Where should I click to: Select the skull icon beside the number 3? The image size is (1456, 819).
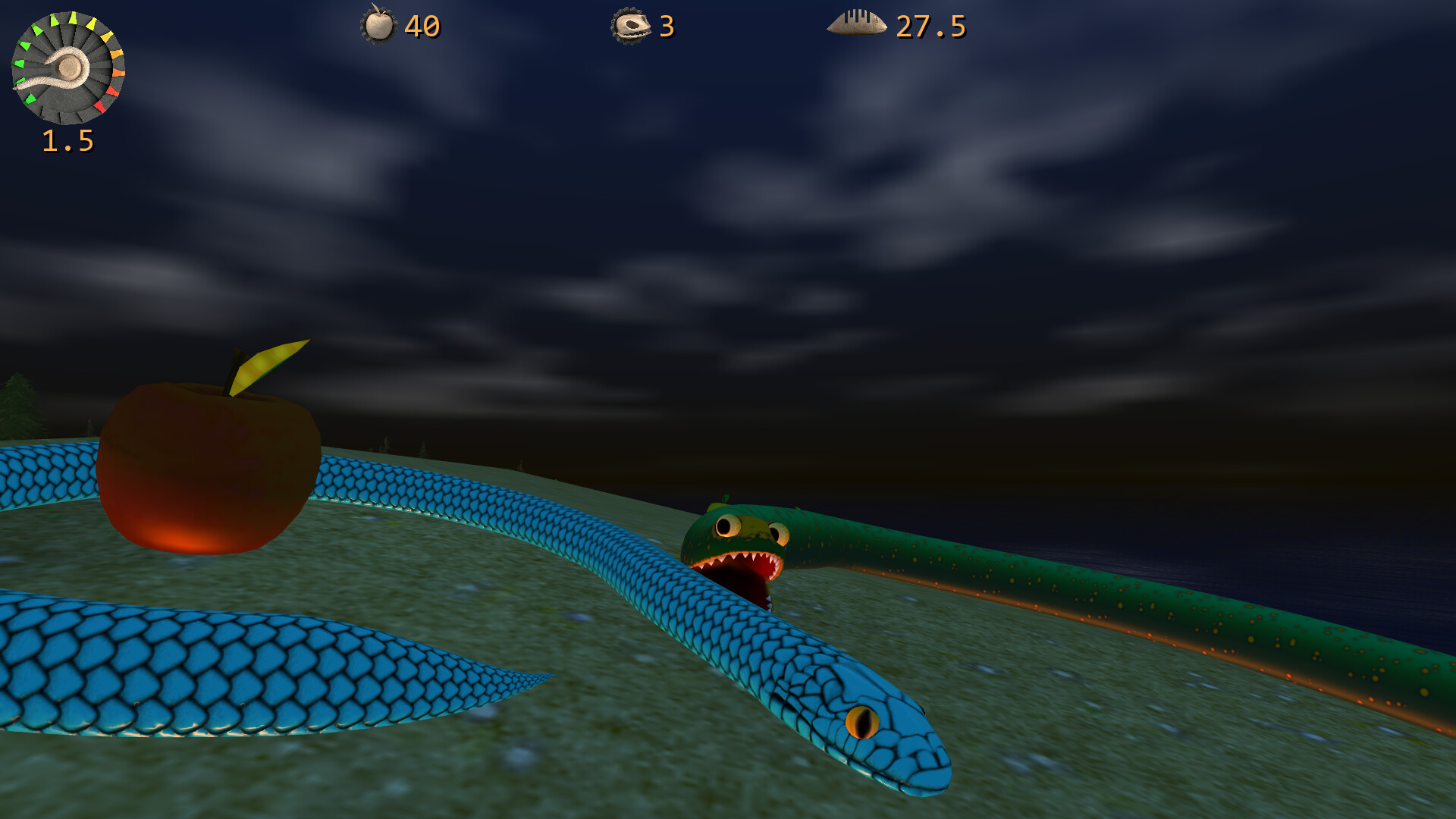[x=632, y=27]
